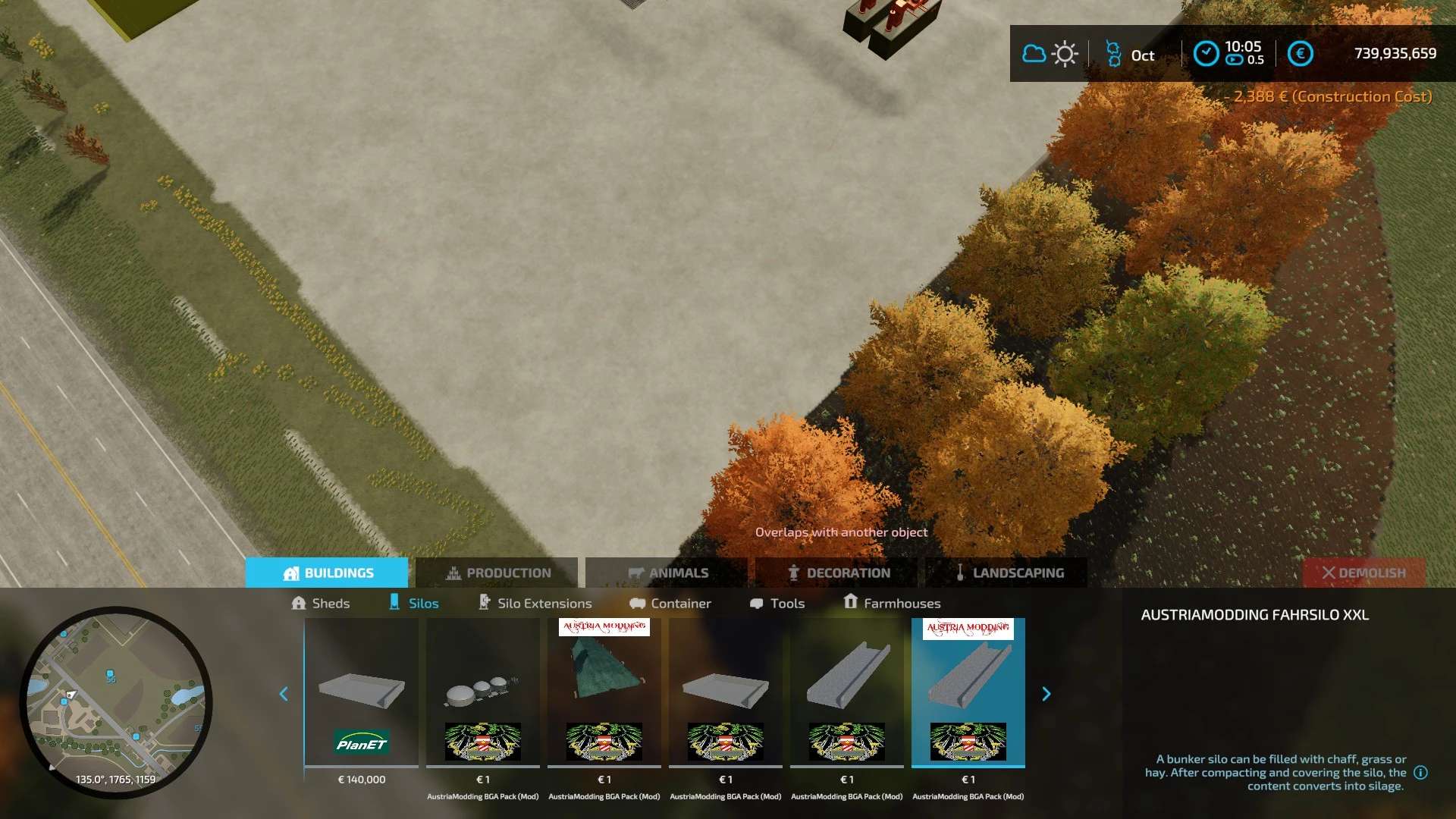1456x819 pixels.
Task: View the Farmhouses subcategory
Action: point(892,603)
